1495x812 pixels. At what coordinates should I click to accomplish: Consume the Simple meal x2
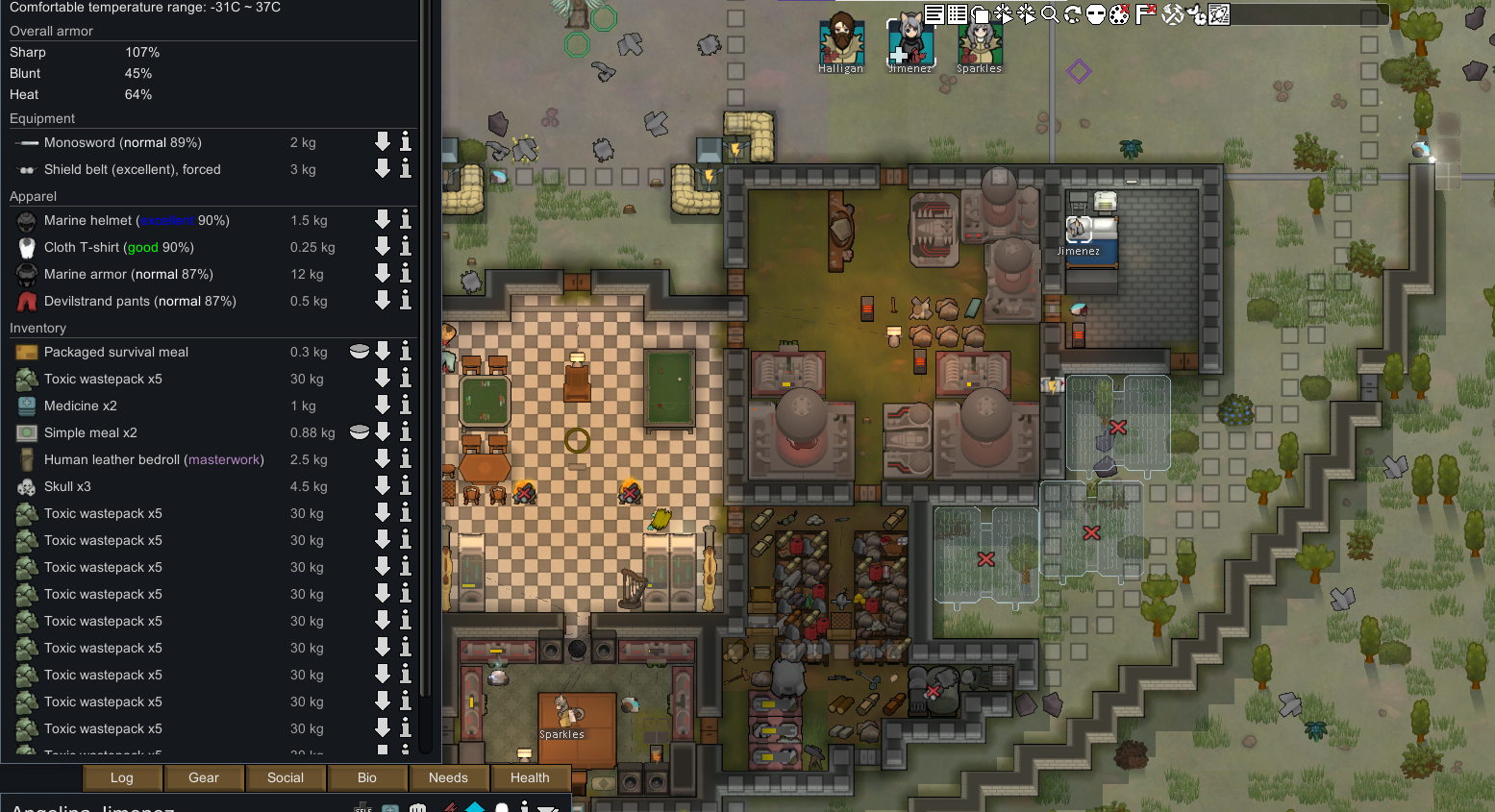(360, 432)
